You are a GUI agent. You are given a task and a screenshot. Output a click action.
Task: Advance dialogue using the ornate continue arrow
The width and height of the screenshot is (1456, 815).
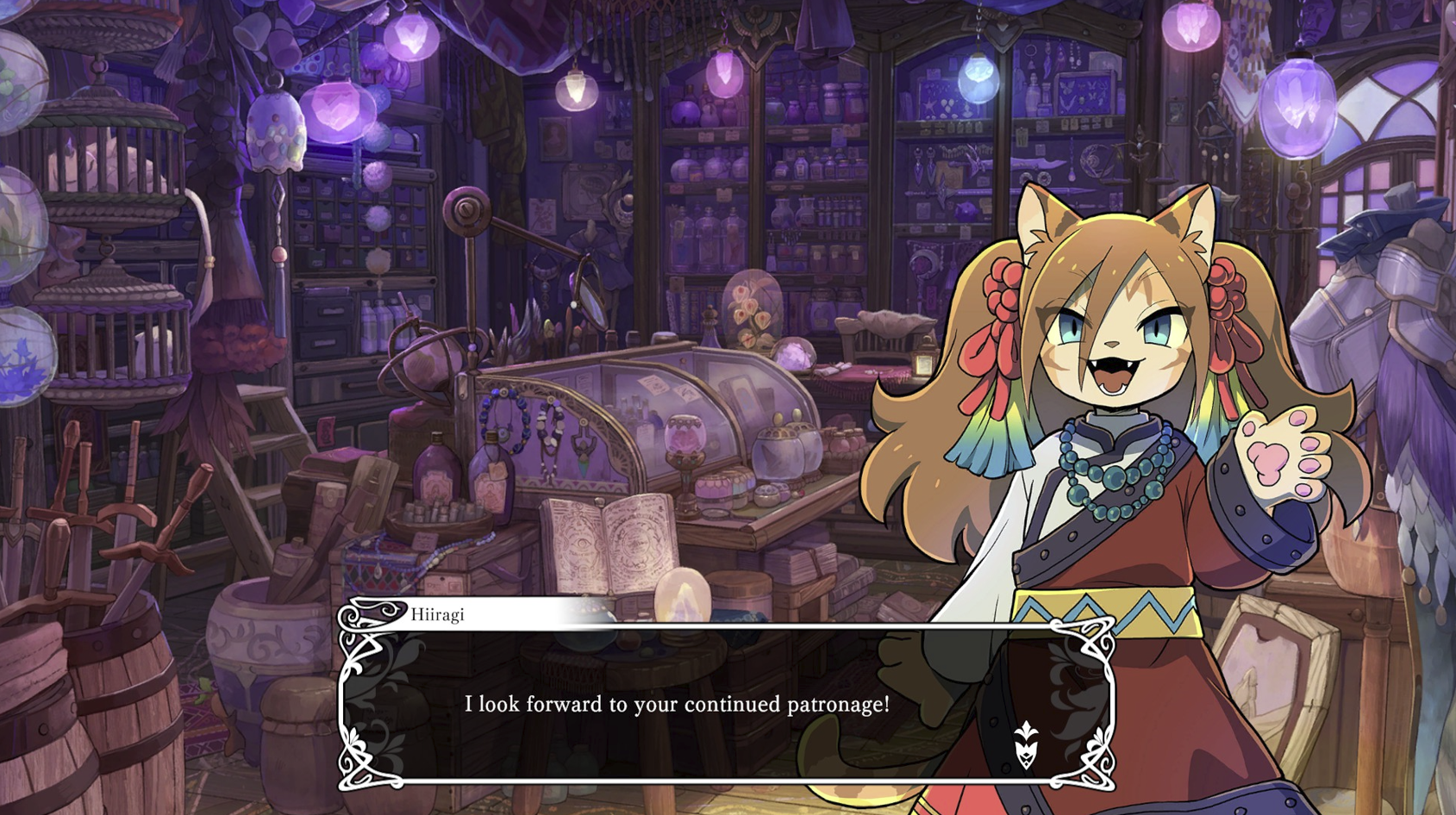pyautogui.click(x=1025, y=746)
